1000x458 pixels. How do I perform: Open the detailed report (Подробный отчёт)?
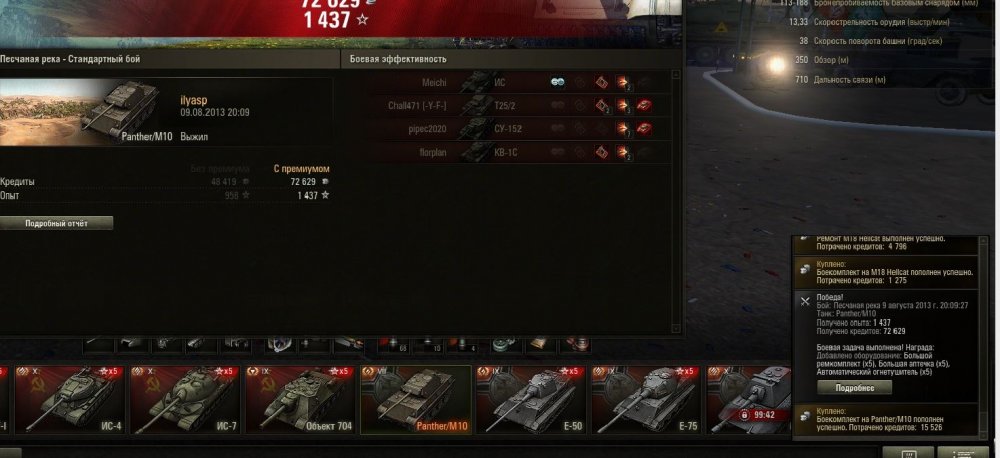[x=56, y=223]
